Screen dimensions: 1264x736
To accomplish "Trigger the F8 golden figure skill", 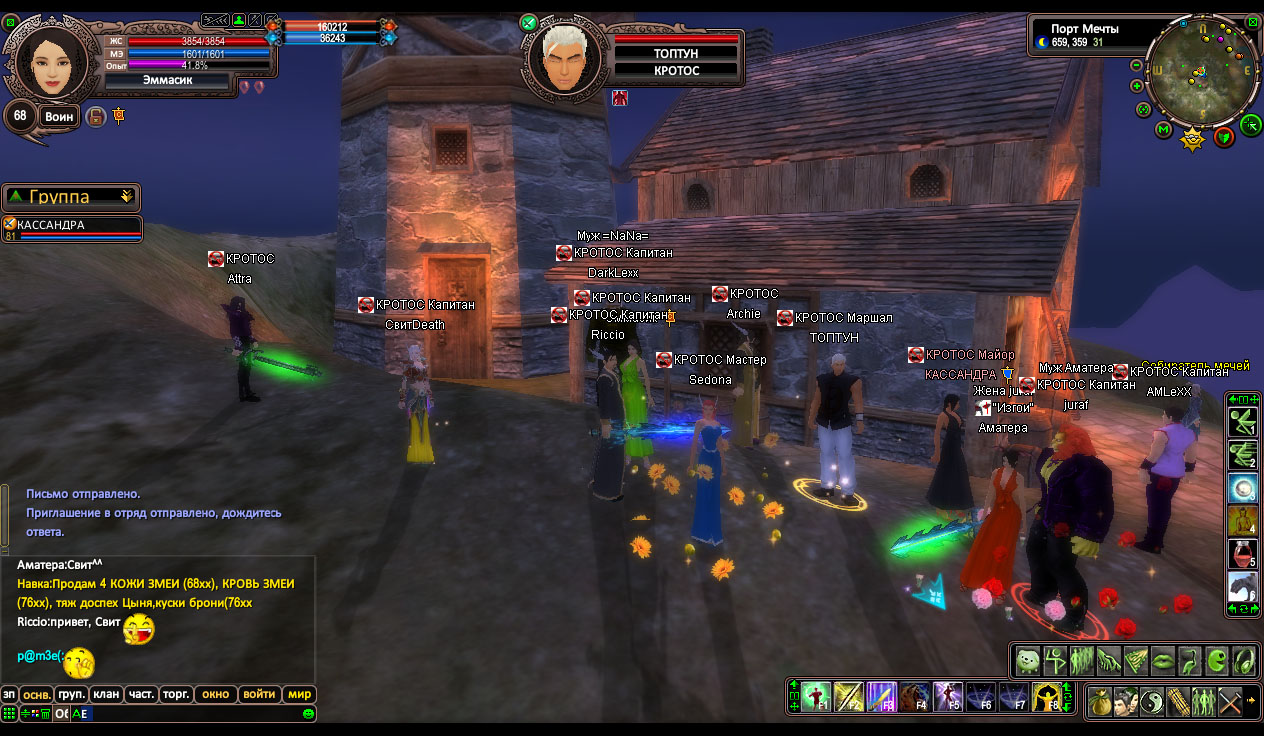I will point(1046,696).
